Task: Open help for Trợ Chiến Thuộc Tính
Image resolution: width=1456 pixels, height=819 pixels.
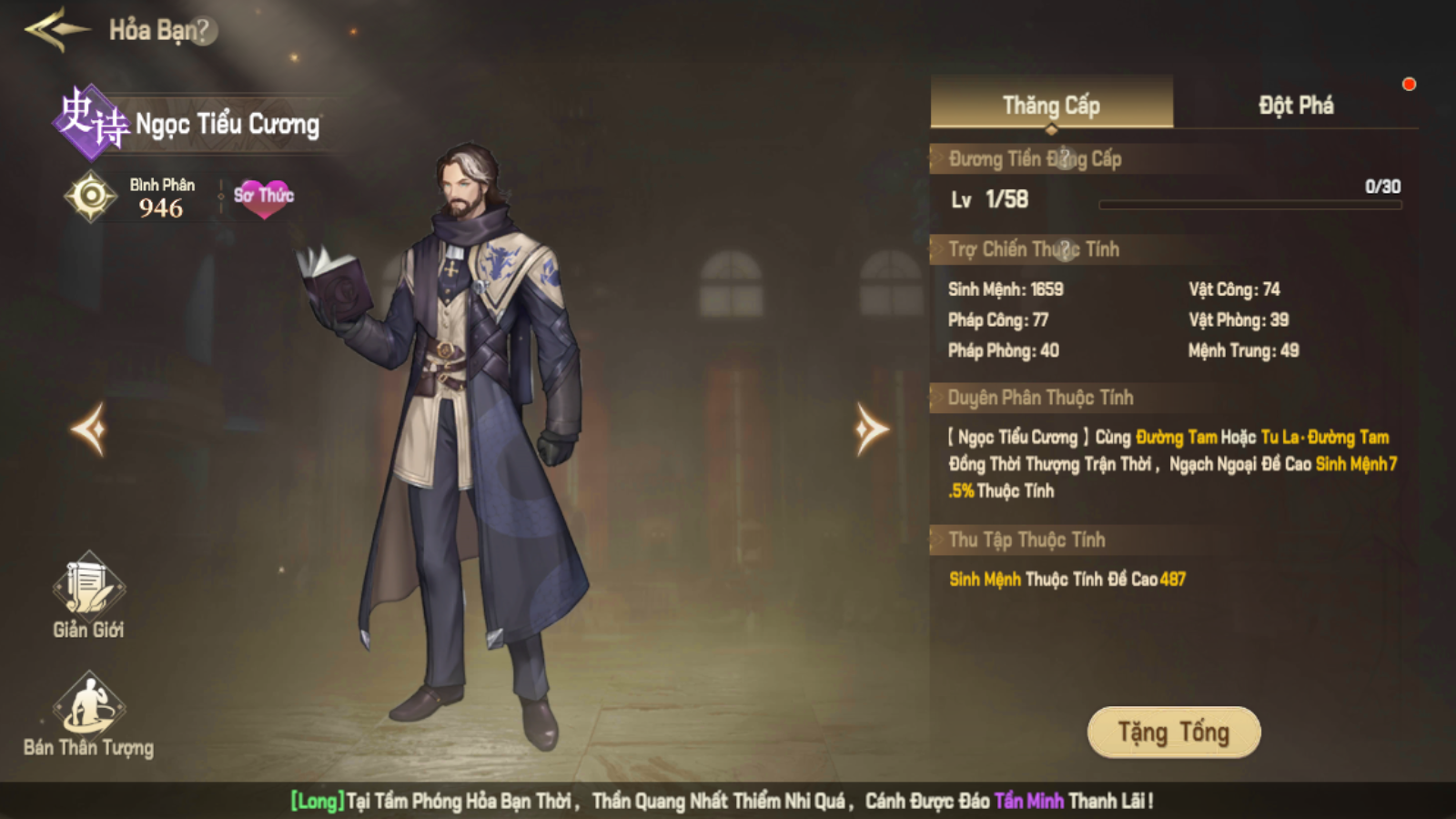Action: coord(1067,249)
